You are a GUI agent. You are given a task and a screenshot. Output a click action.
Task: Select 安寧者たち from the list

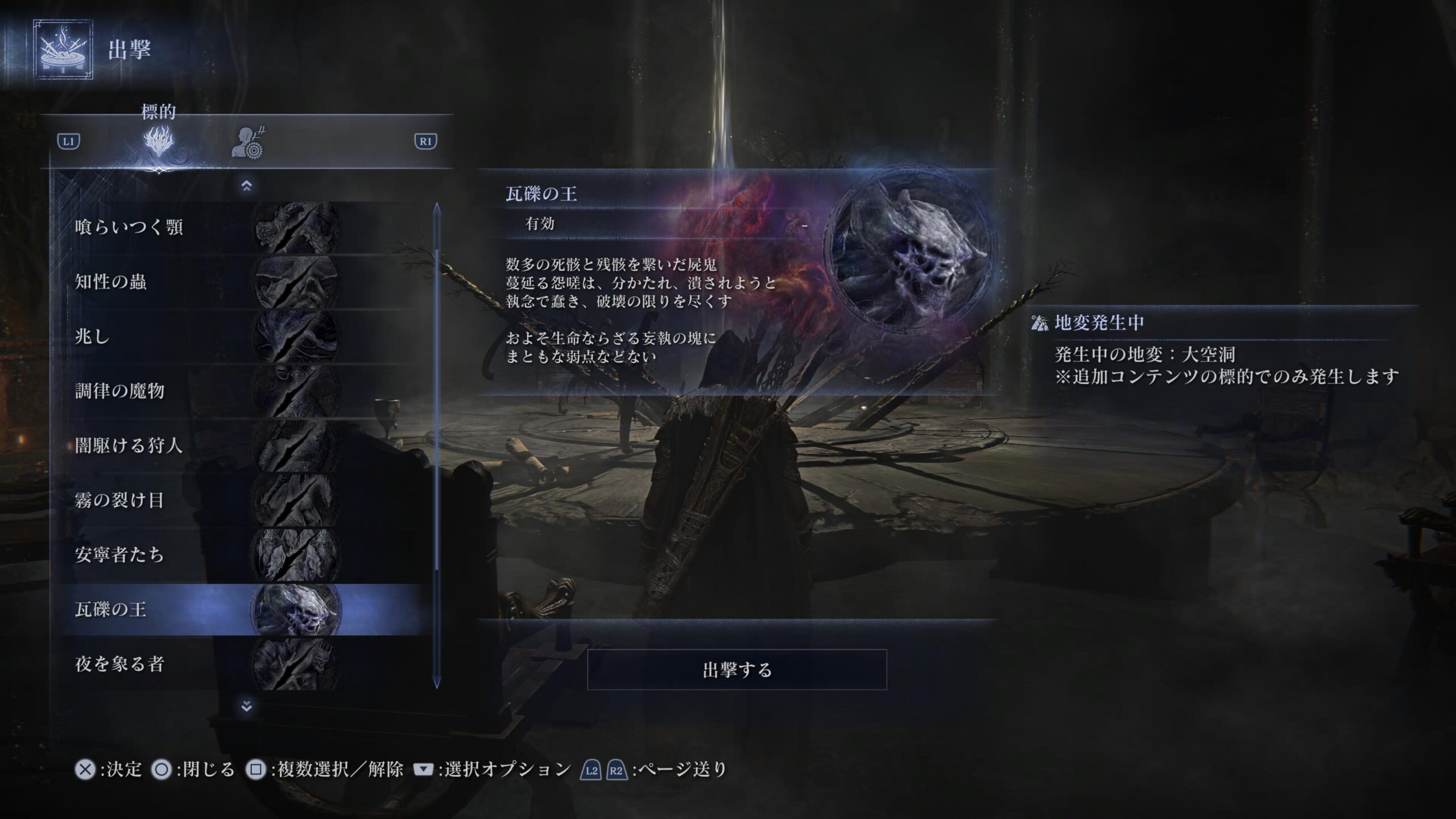click(x=245, y=555)
